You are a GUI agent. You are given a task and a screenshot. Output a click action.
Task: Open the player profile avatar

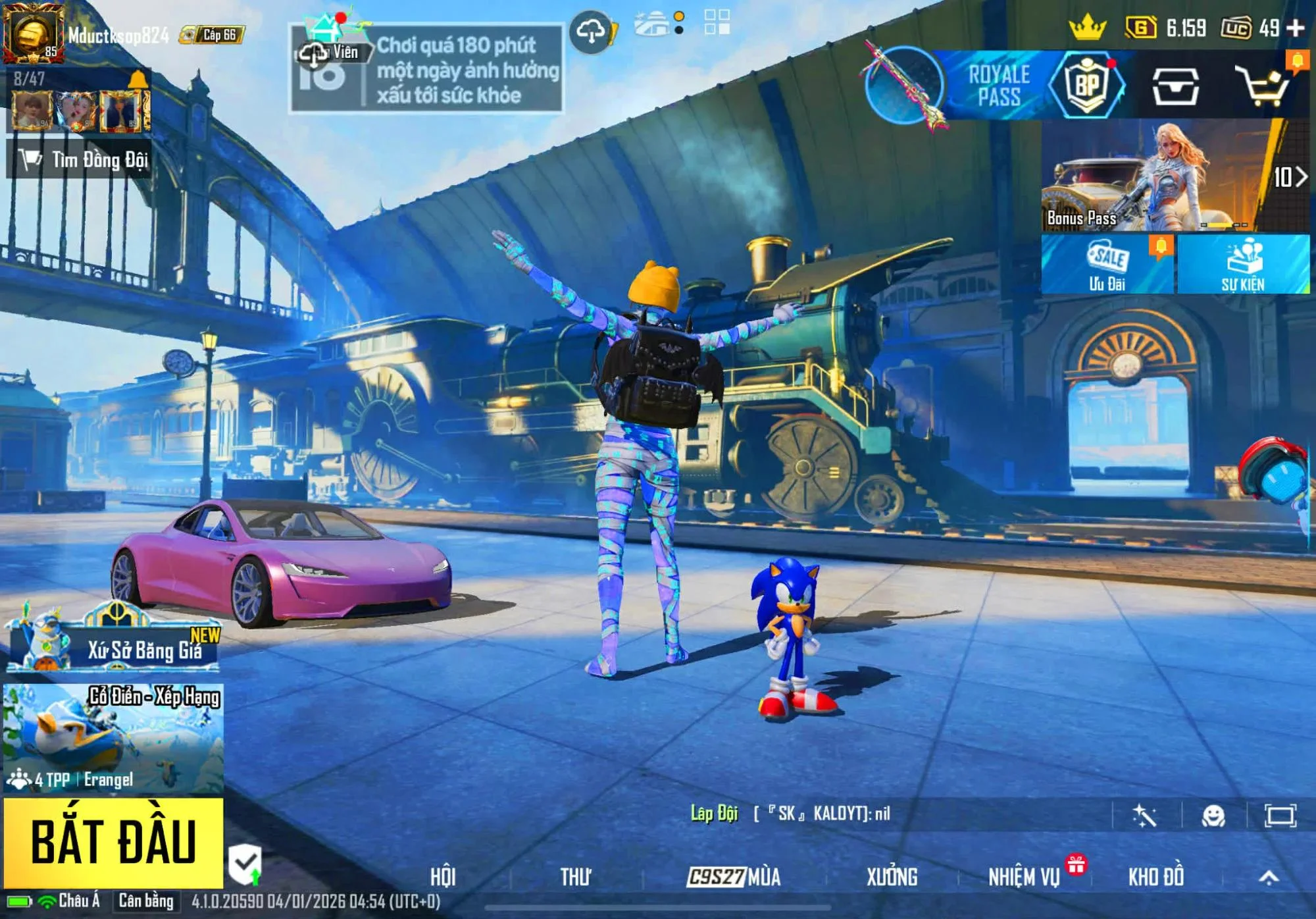pos(33,33)
